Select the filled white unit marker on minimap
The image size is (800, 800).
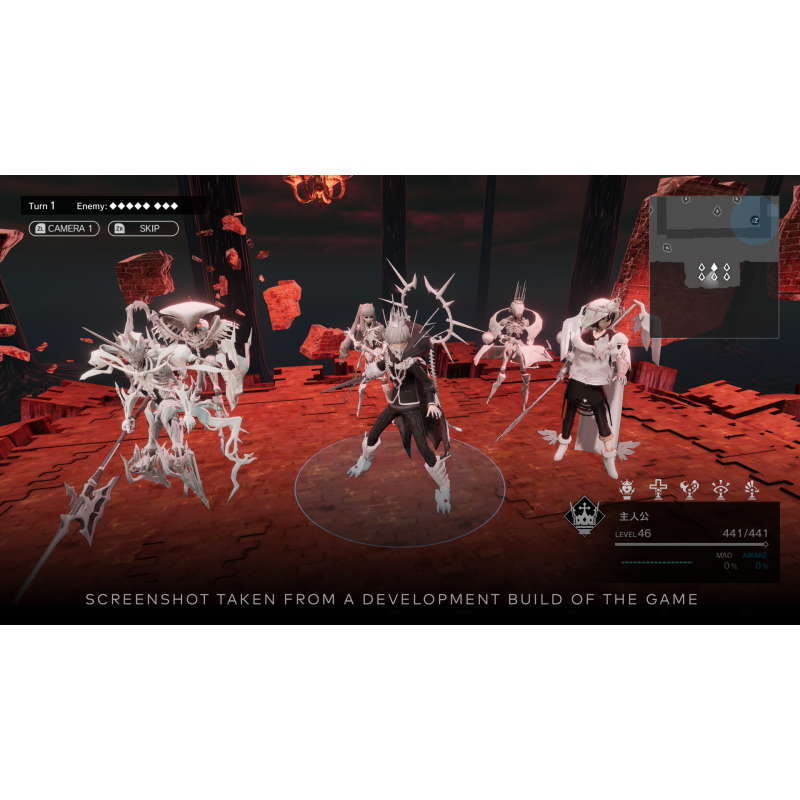tap(713, 268)
